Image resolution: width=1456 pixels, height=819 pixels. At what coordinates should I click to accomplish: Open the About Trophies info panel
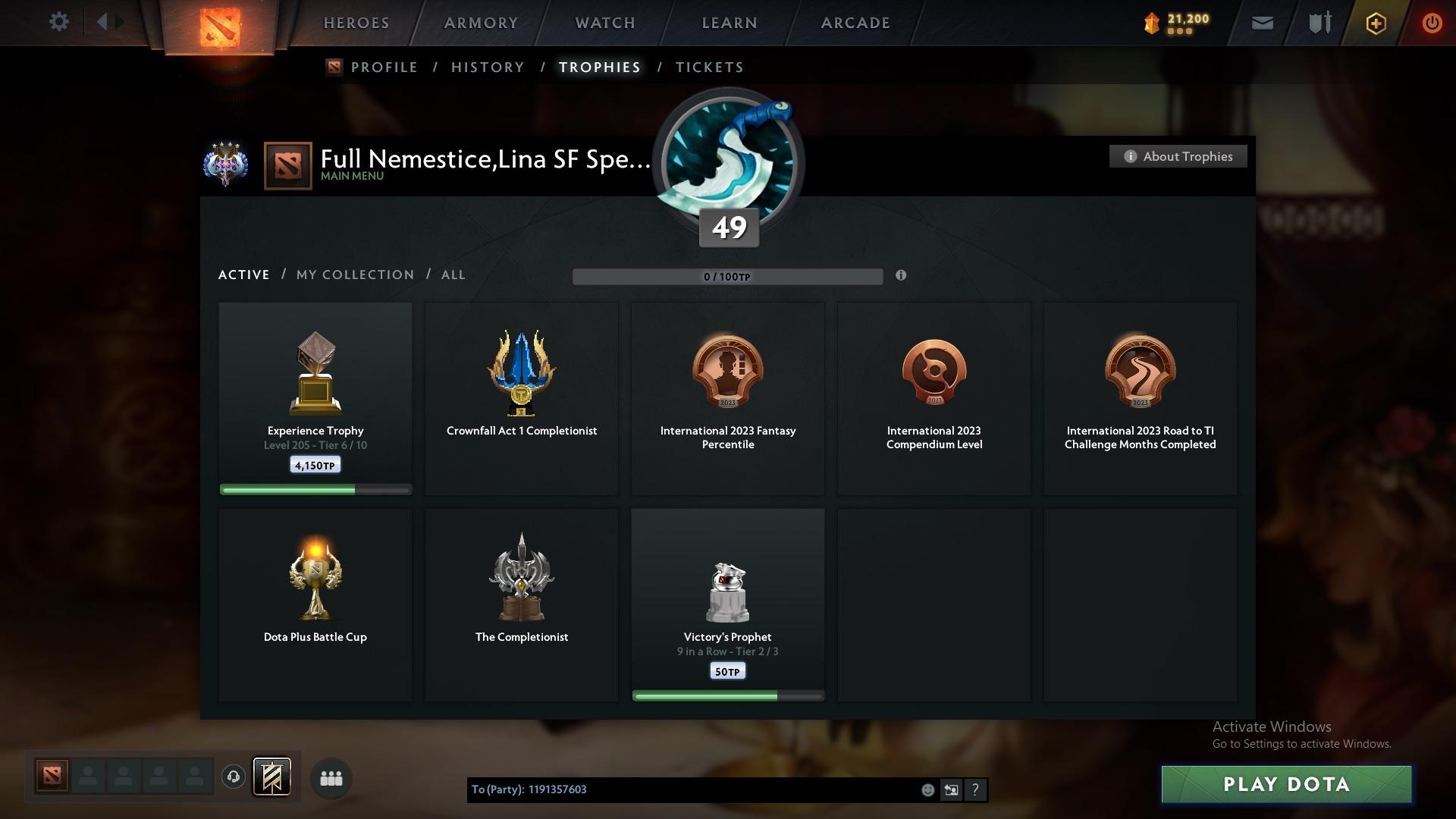pyautogui.click(x=1178, y=156)
